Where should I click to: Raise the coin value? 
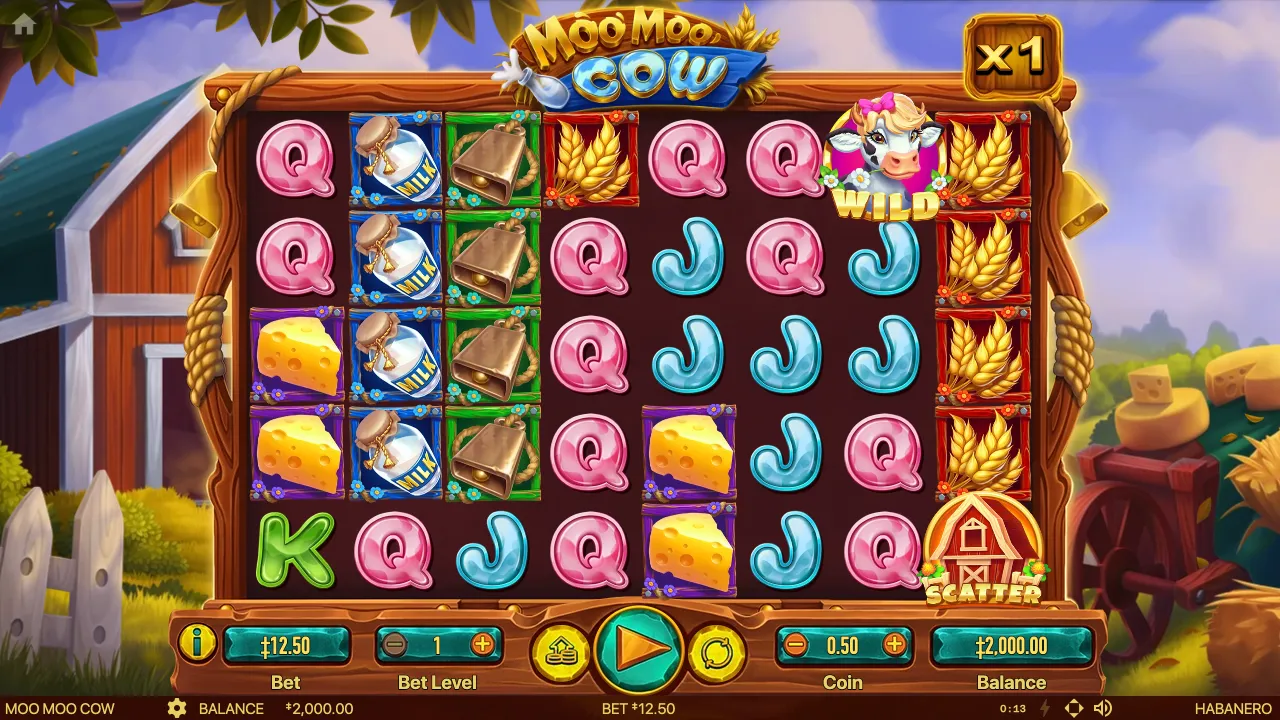(x=894, y=645)
